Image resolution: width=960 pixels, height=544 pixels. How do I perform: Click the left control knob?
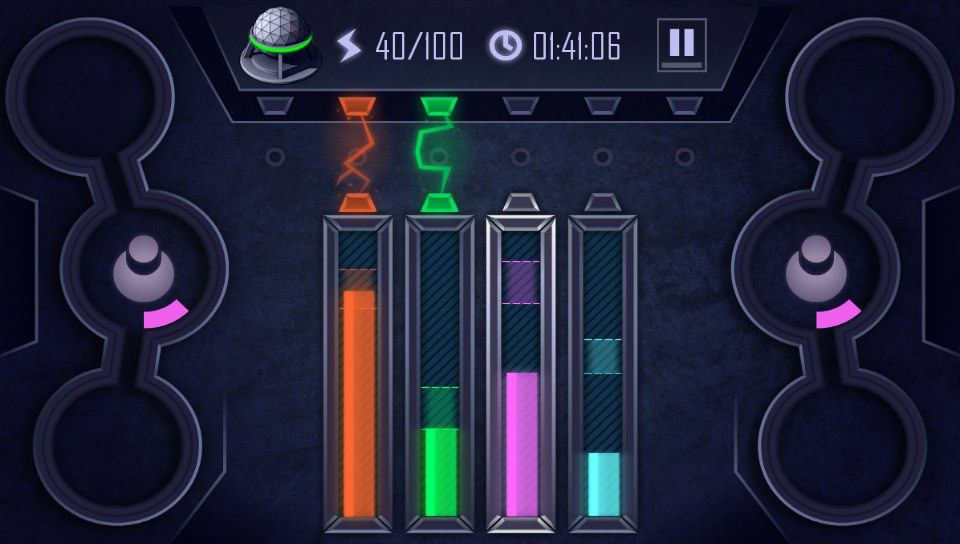click(143, 268)
